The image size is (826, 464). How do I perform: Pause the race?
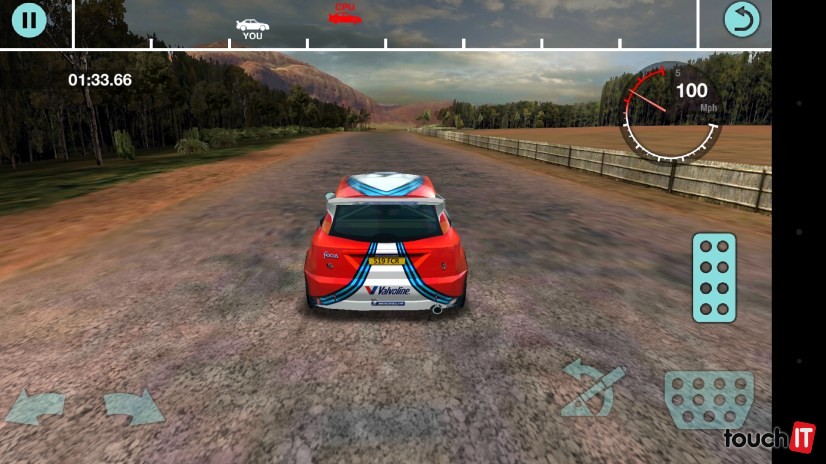29,19
